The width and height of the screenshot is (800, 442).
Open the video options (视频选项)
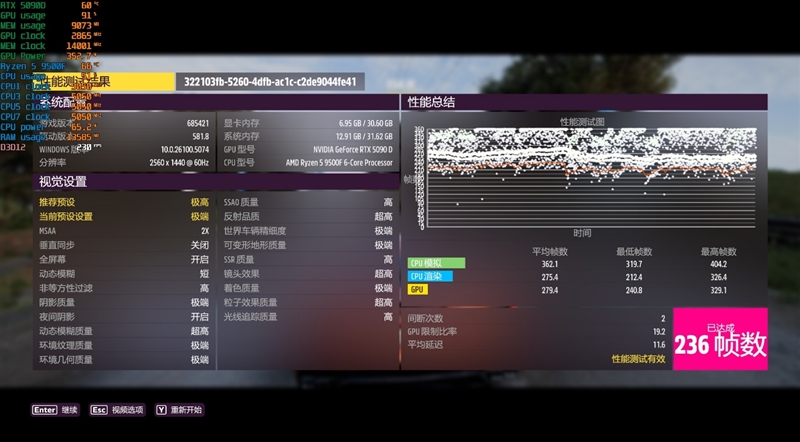point(117,410)
